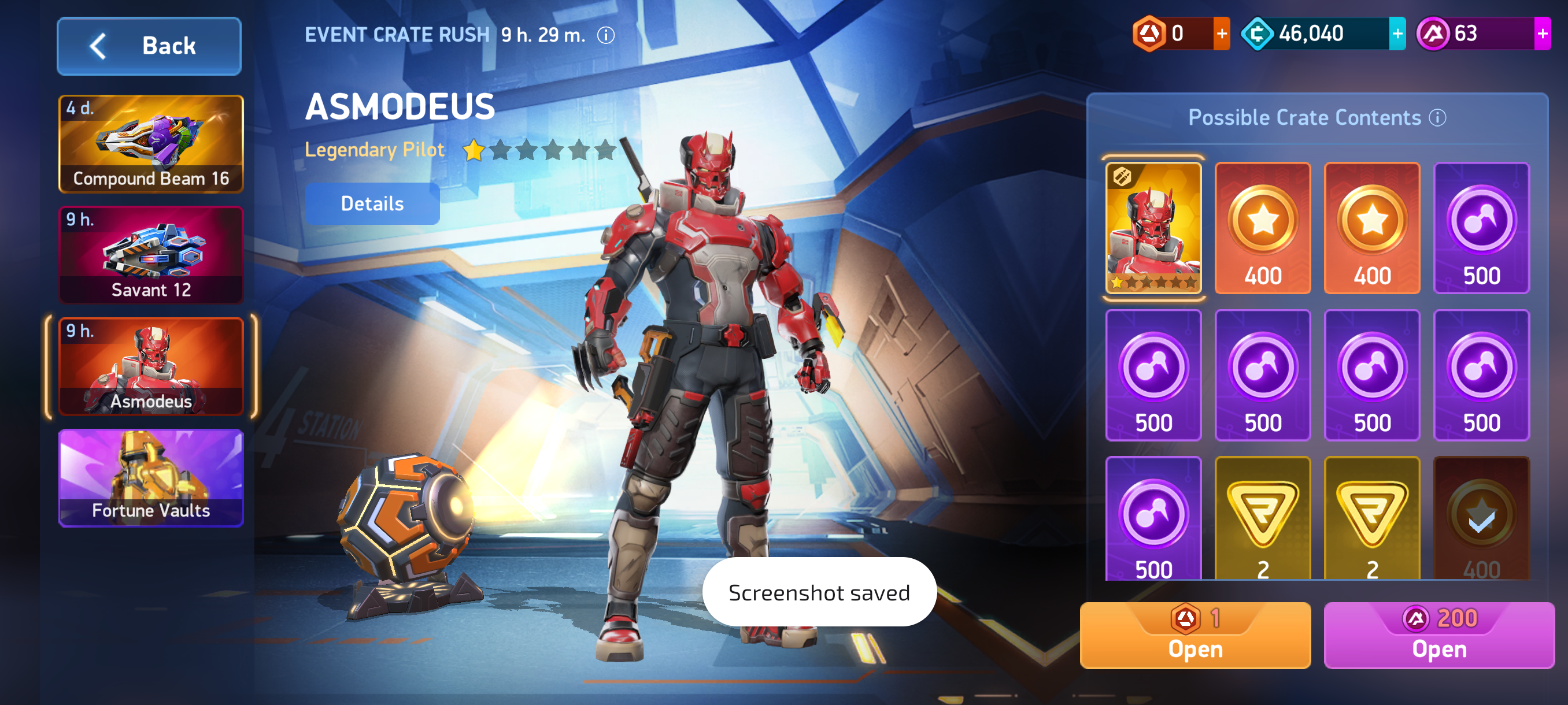
Task: Show Asmodeus pilot Details
Action: click(x=372, y=204)
